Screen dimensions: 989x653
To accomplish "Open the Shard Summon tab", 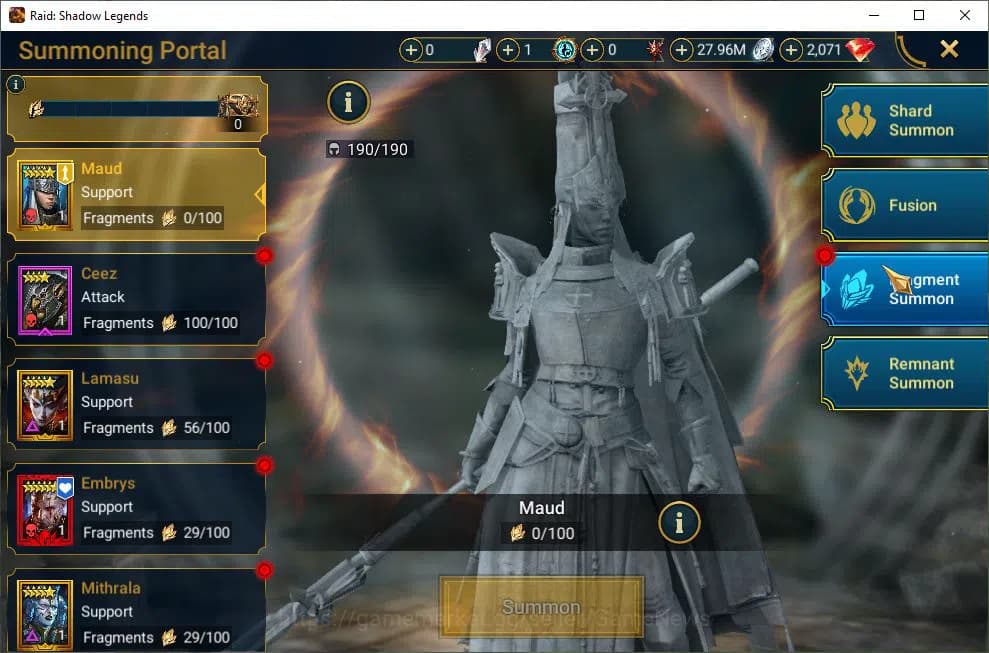I will (x=904, y=120).
